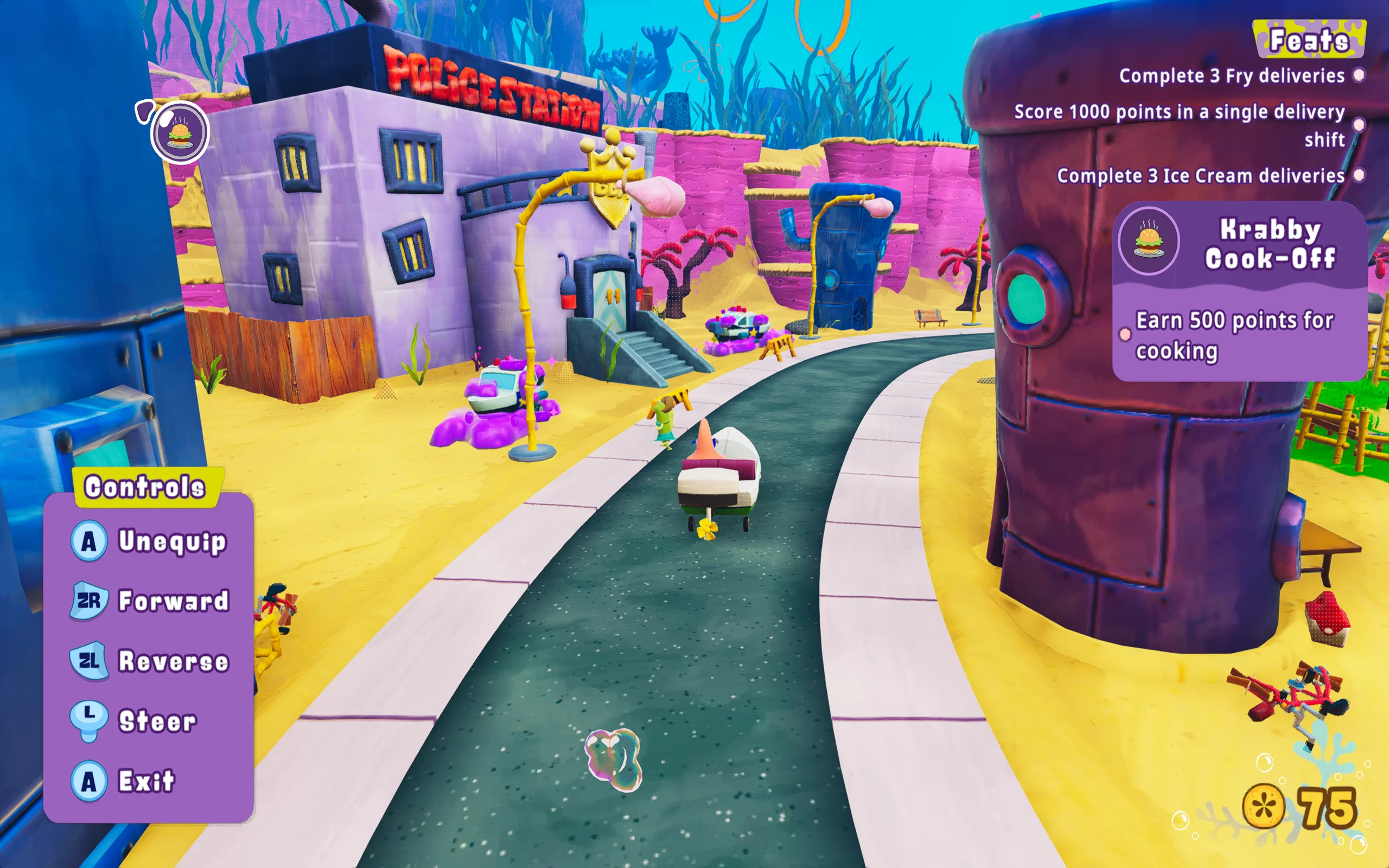Open the Feats list header
The image size is (1389, 868).
(1309, 40)
